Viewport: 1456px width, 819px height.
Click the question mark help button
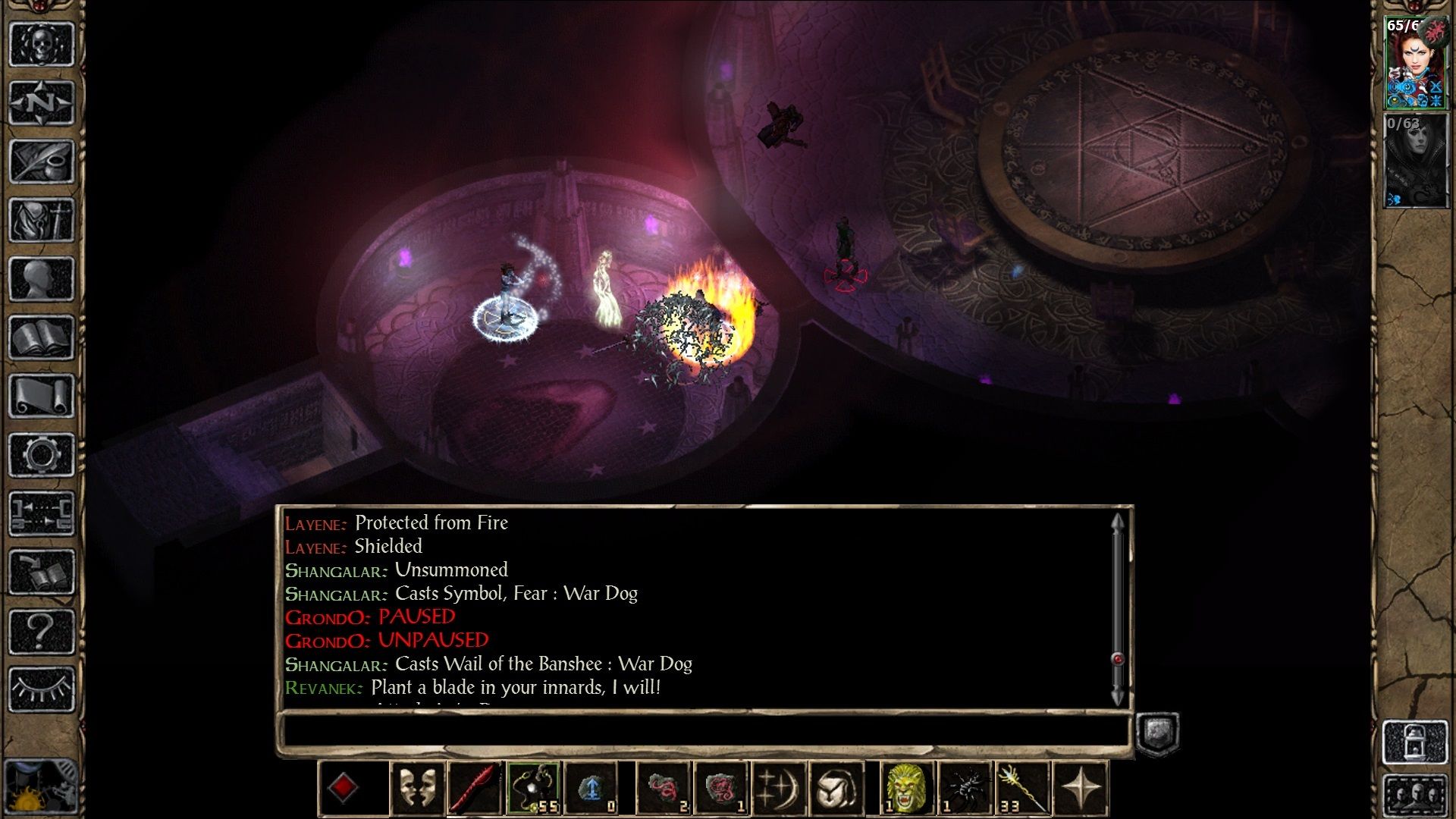point(41,631)
